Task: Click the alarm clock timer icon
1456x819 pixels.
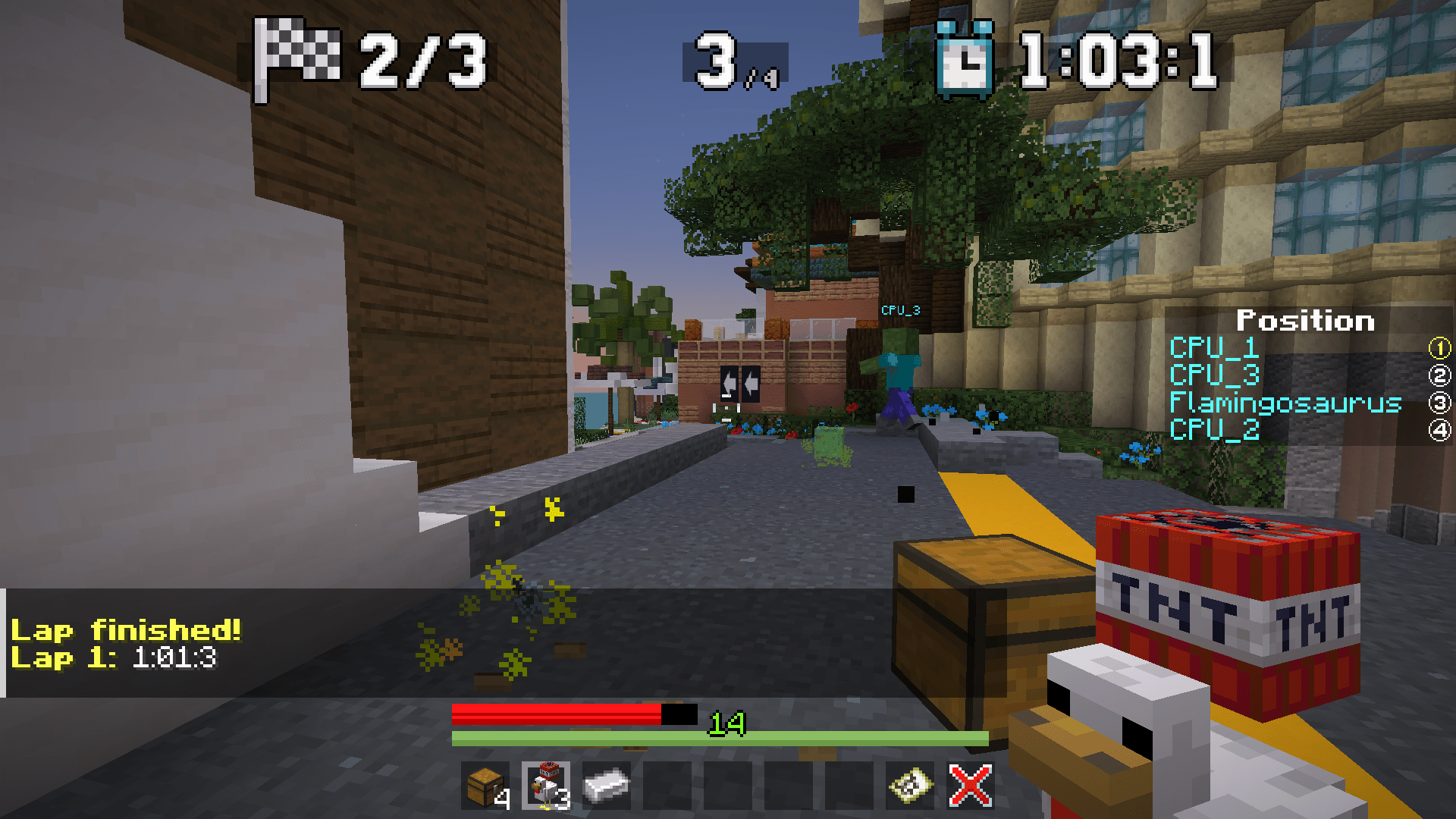Action: point(965,59)
